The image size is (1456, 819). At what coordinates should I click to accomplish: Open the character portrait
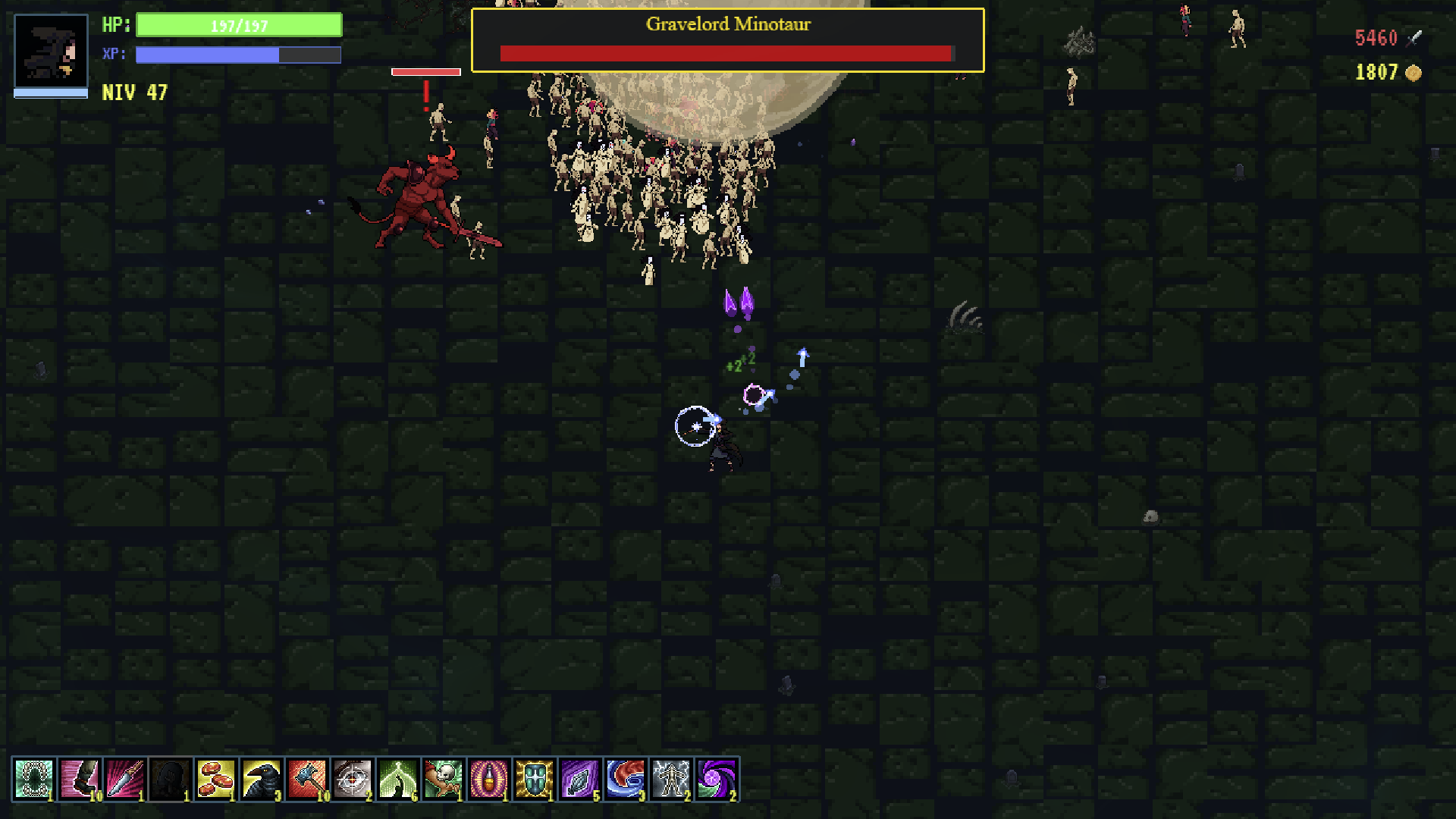pos(51,52)
